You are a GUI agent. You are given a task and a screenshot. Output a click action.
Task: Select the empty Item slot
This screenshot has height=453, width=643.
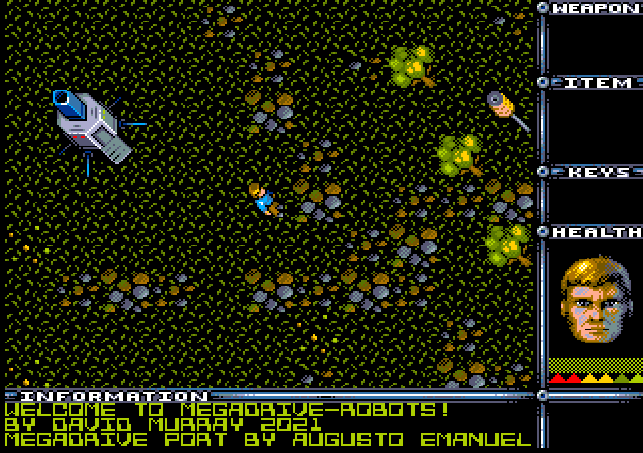click(x=596, y=127)
